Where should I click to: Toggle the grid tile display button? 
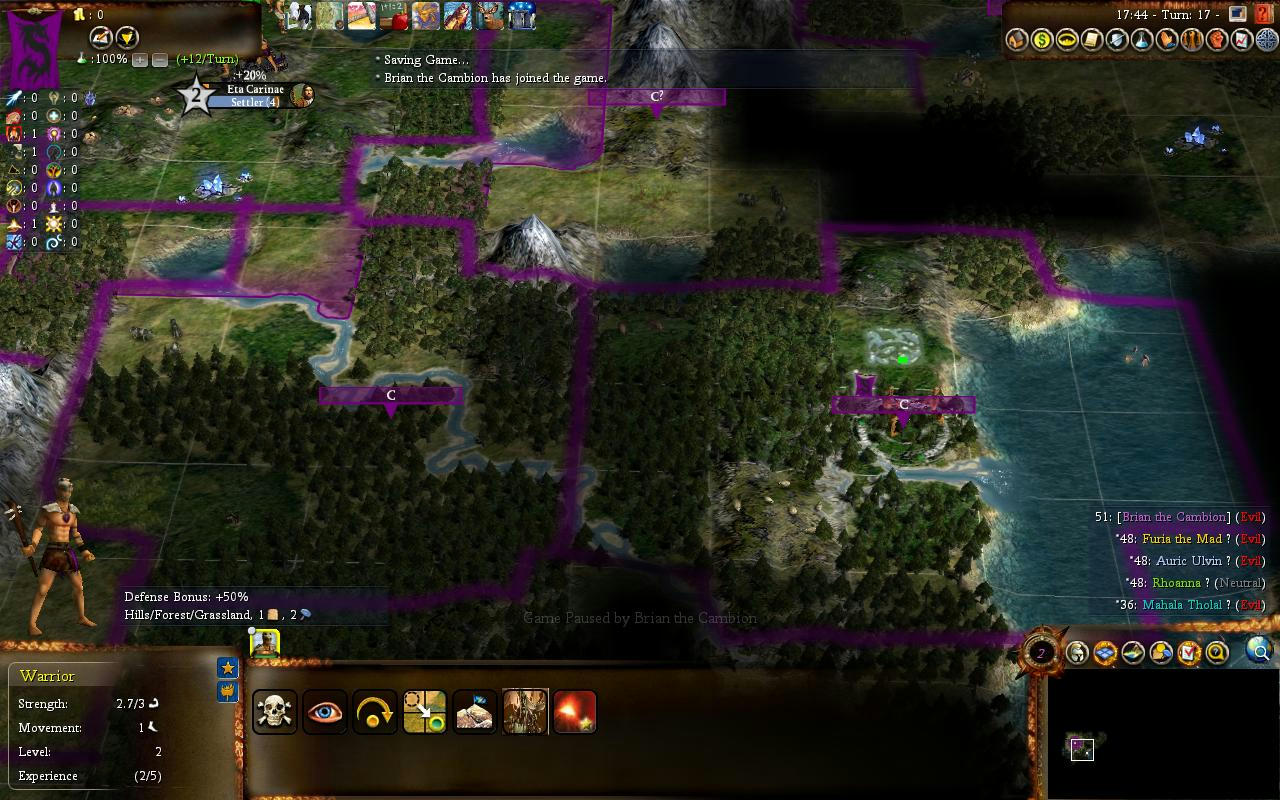pyautogui.click(x=1105, y=654)
